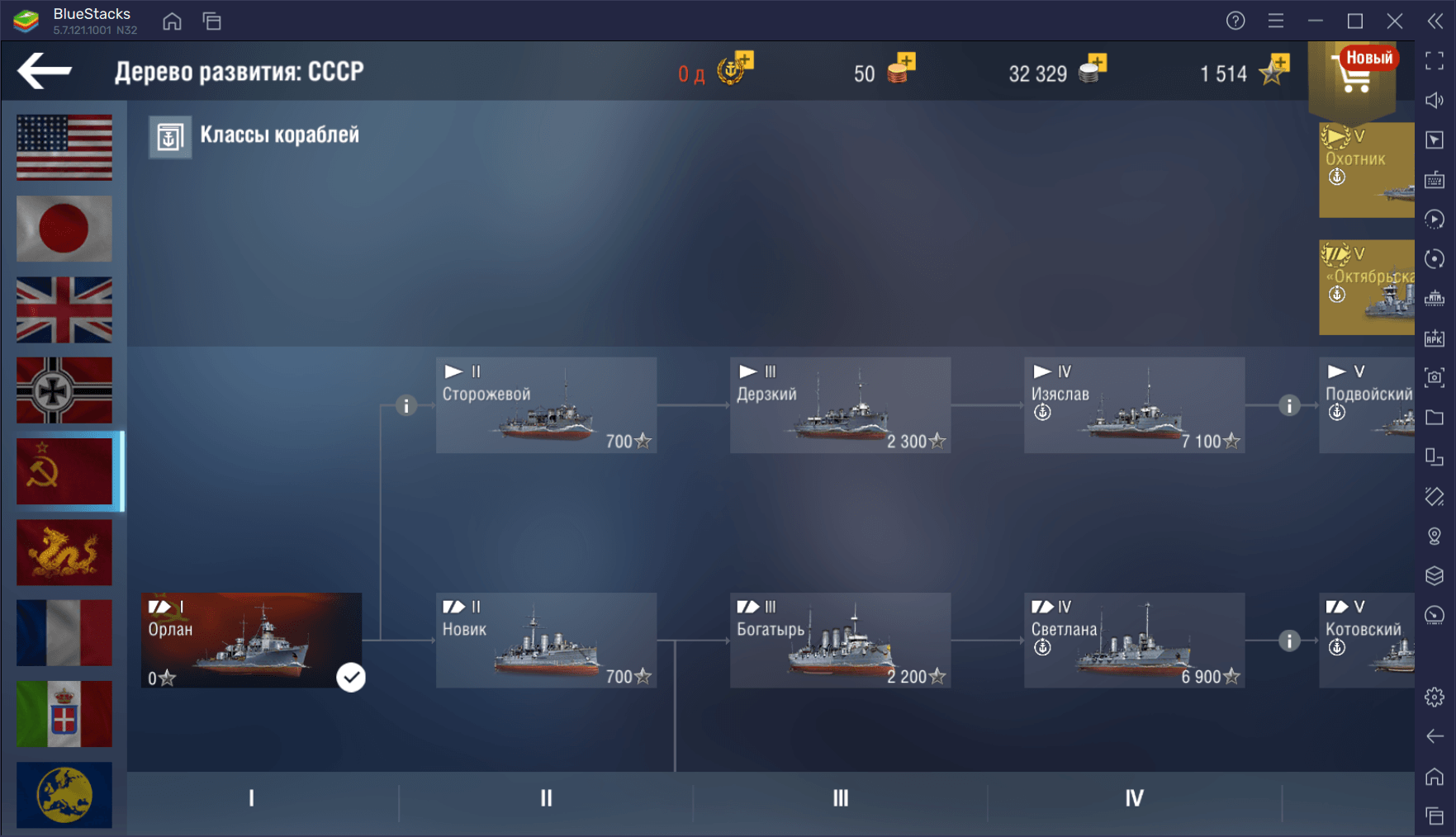Open the Светлана tier IV cruiser
This screenshot has width=1456, height=837.
(1134, 641)
